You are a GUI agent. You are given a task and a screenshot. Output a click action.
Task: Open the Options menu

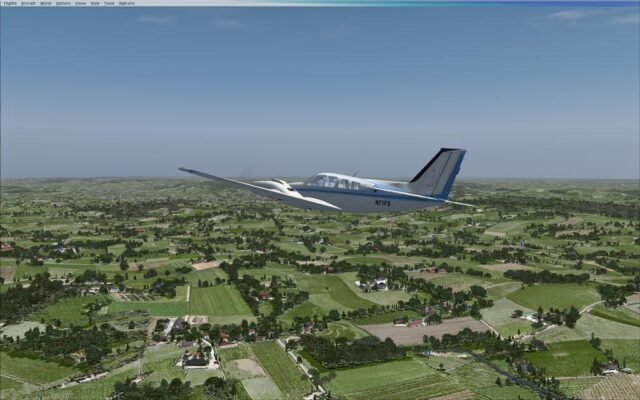(63, 3)
